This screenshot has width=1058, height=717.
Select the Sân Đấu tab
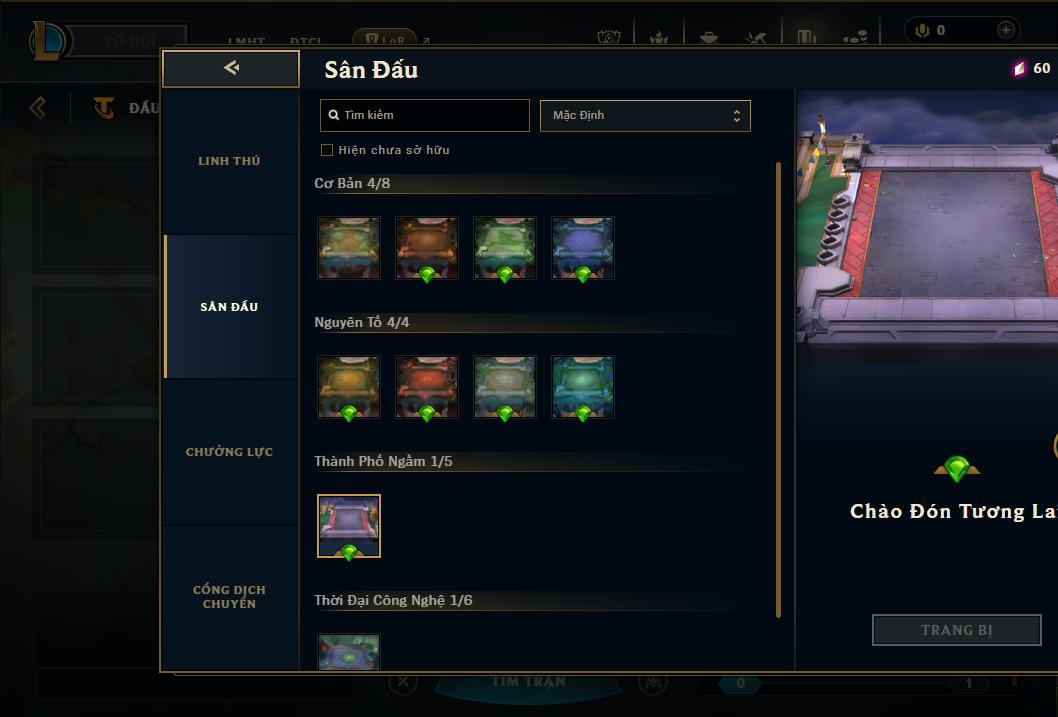(229, 307)
